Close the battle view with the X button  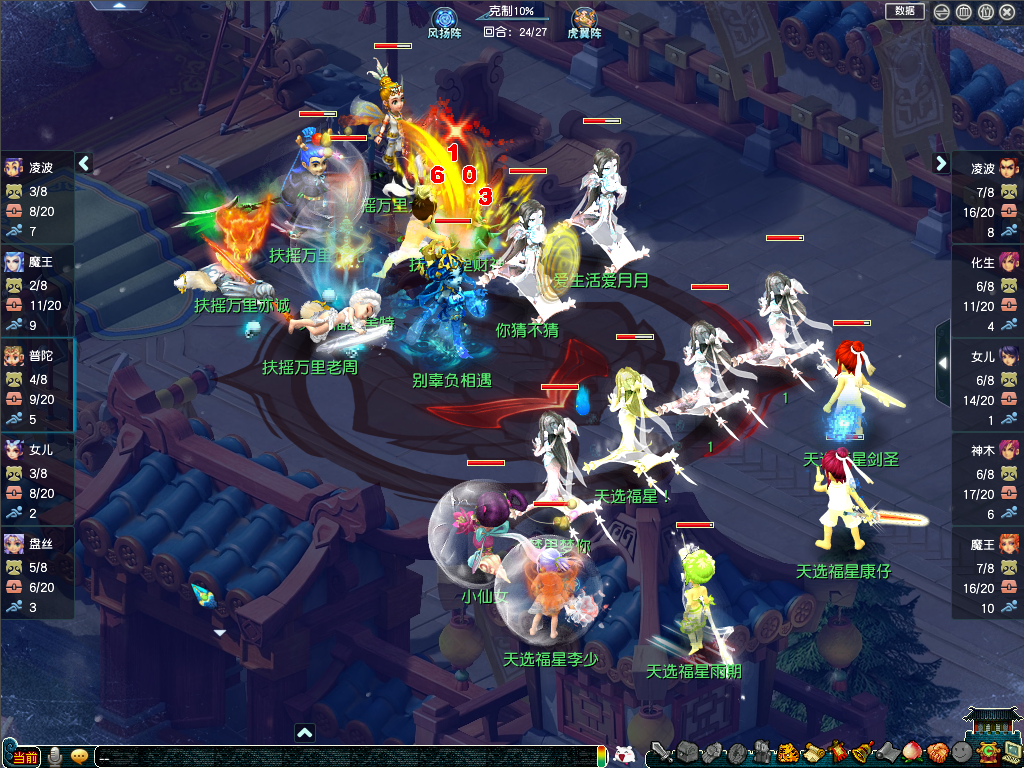pos(1007,12)
